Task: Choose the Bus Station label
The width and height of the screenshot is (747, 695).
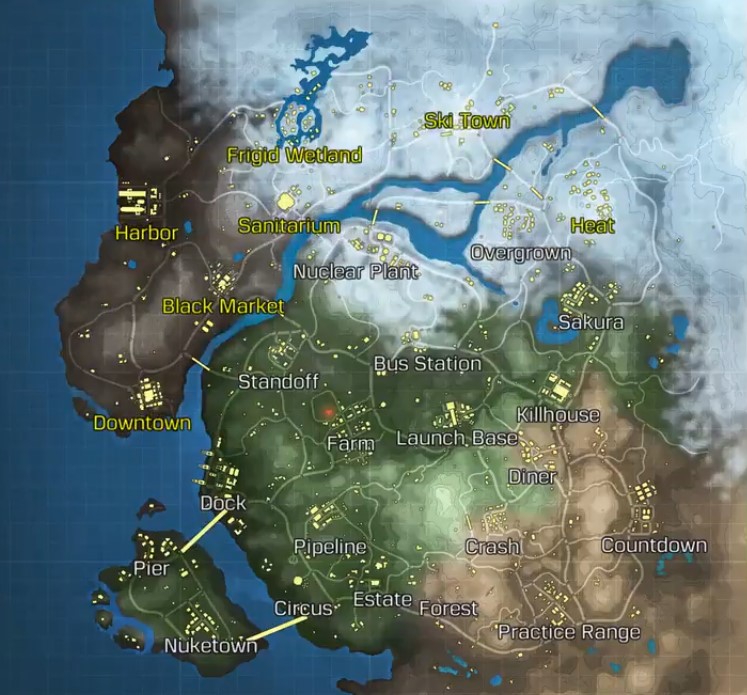Action: pos(427,364)
